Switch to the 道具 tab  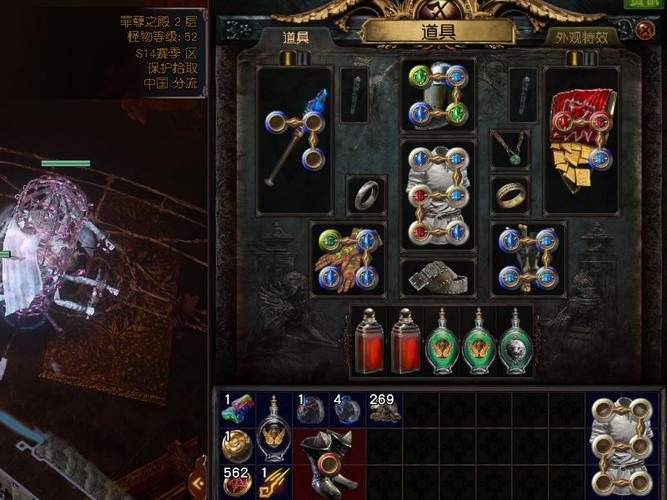(296, 37)
